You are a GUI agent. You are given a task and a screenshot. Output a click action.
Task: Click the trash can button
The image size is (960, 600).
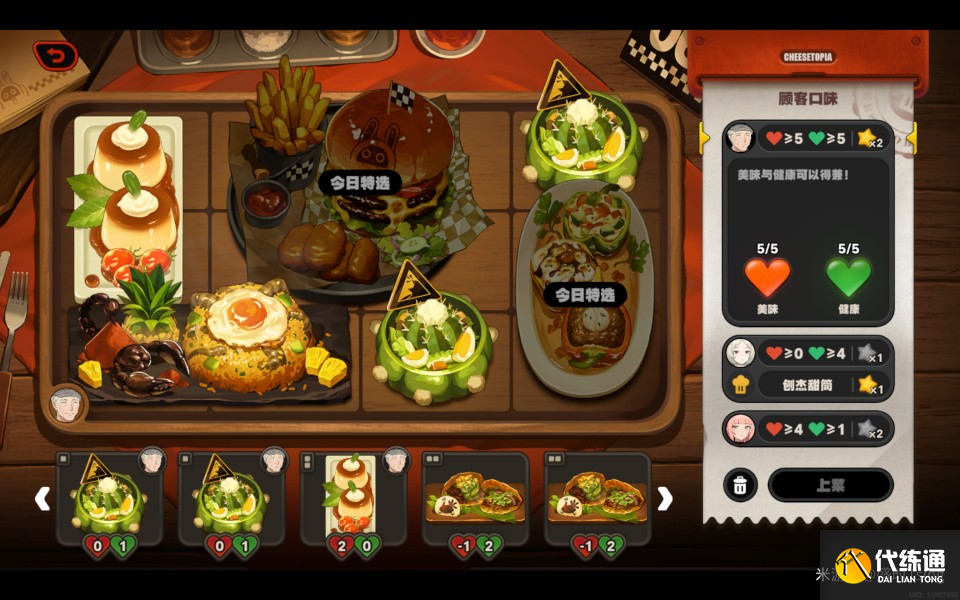(740, 485)
